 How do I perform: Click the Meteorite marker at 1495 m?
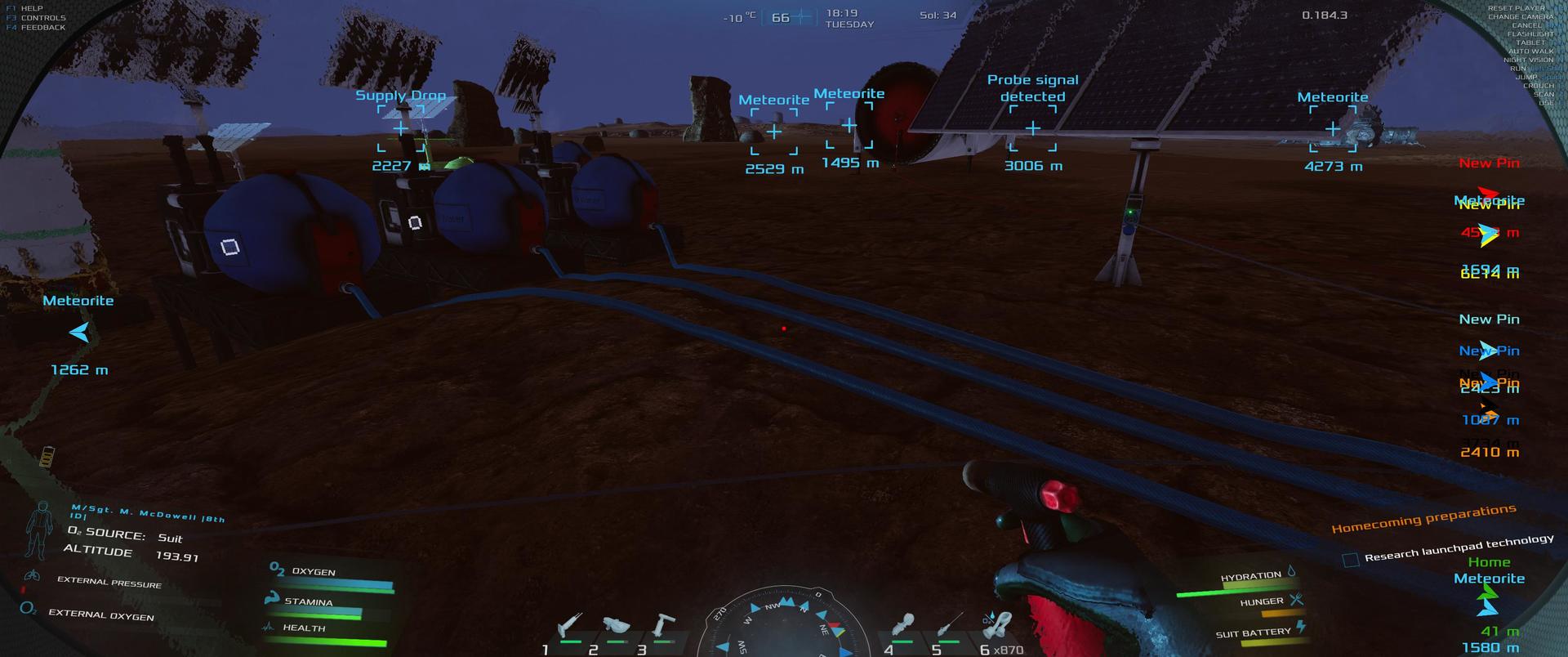tap(849, 126)
